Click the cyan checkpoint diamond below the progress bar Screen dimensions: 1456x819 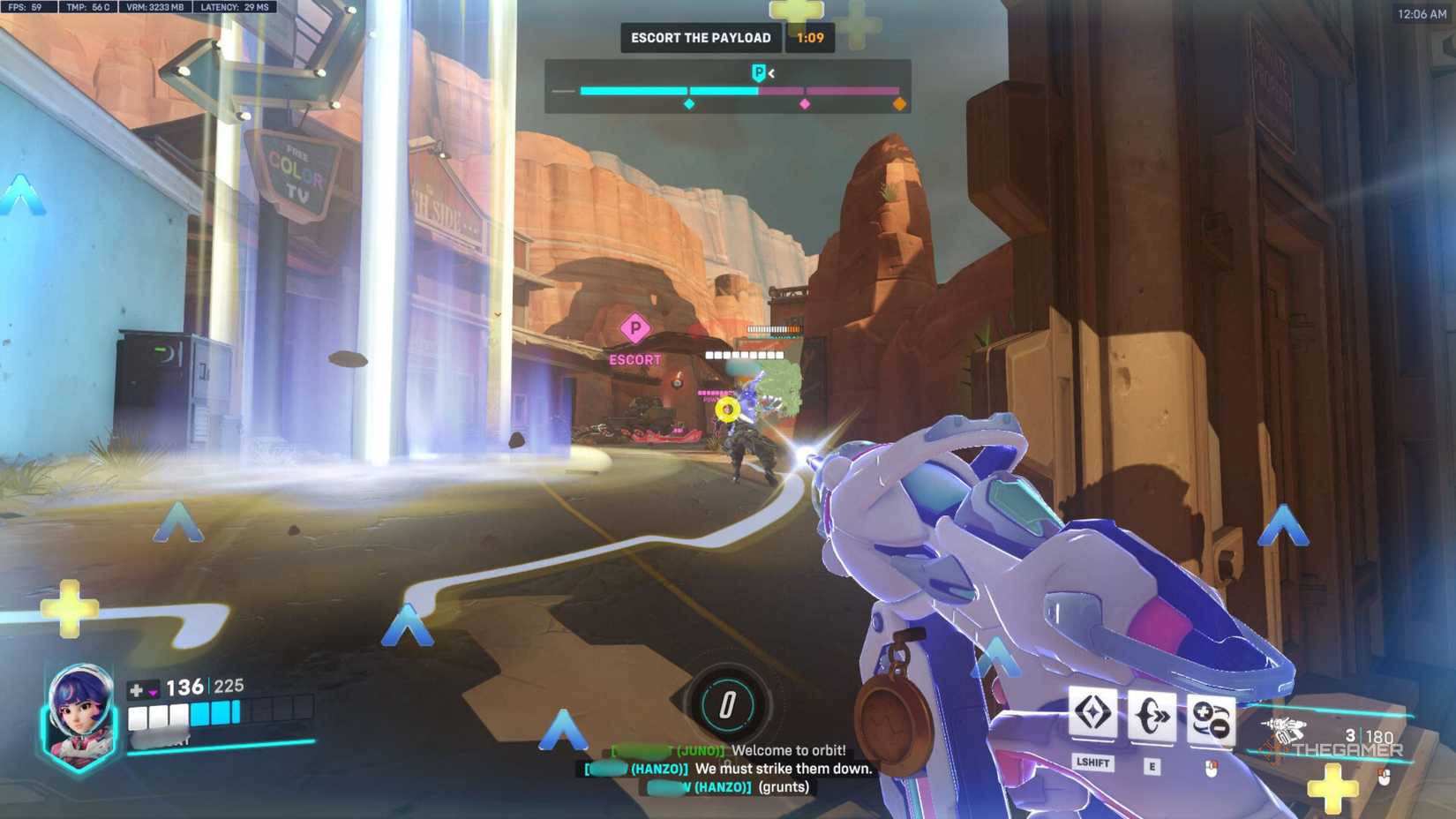(x=691, y=104)
